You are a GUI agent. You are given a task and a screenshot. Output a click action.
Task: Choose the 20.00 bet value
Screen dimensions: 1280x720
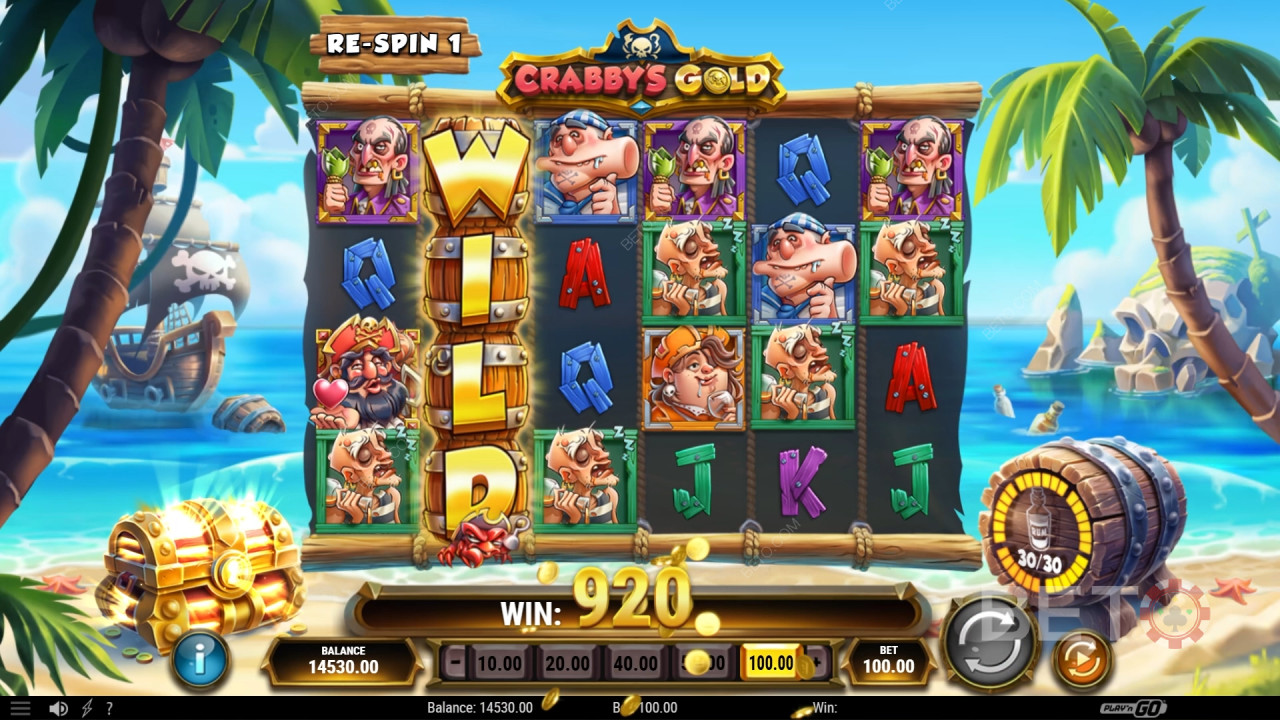click(567, 663)
